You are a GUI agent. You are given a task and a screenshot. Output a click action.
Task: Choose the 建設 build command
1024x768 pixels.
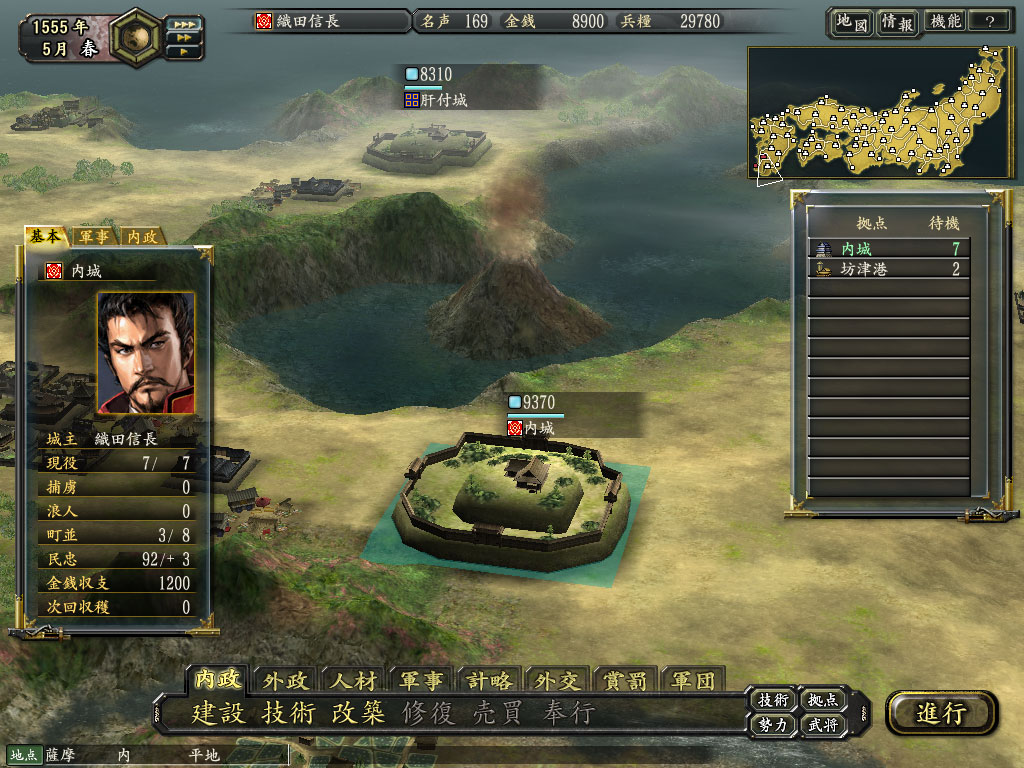tap(218, 713)
